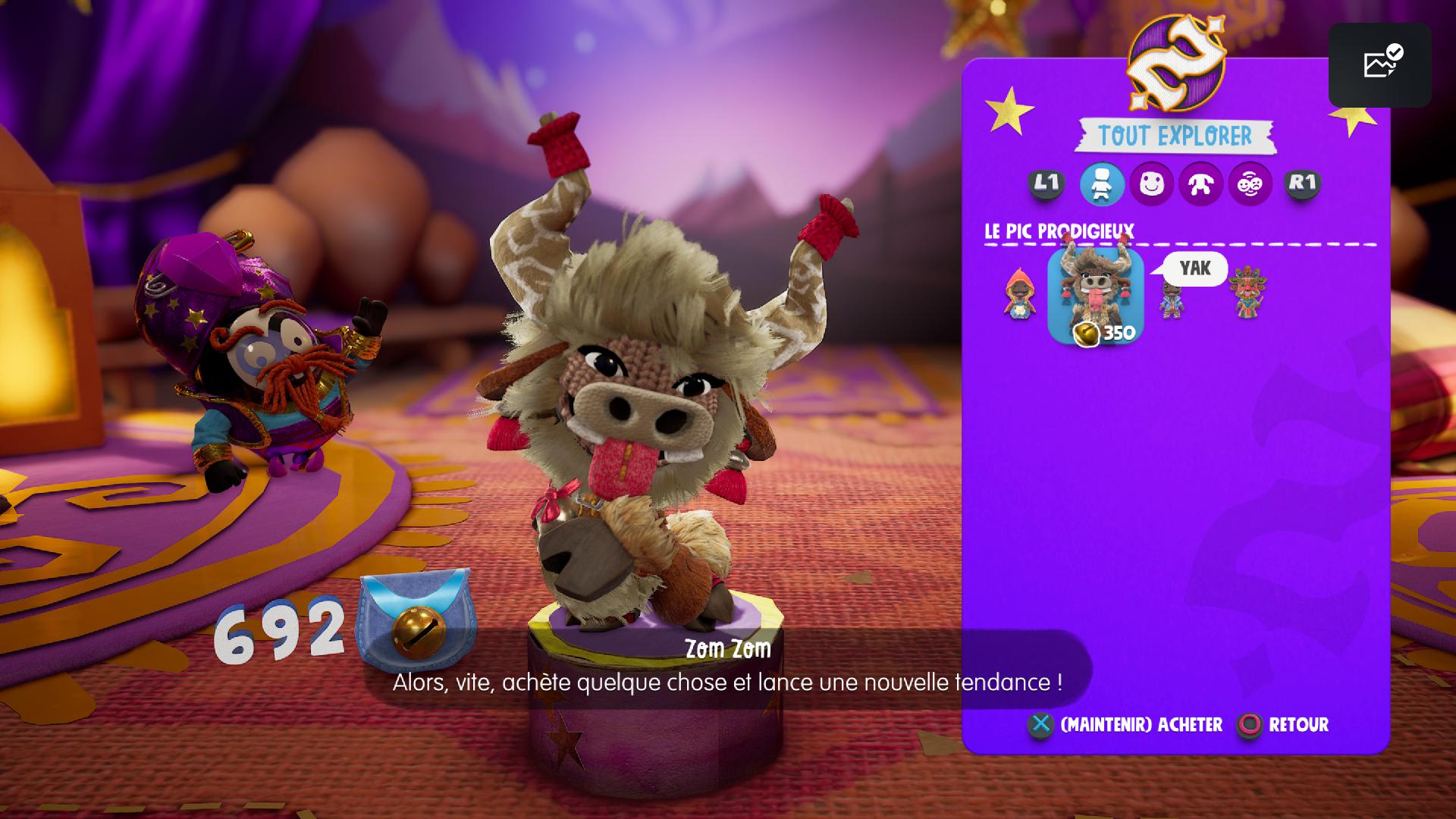Choose the red hooded costume
The image size is (1456, 819).
(x=1019, y=294)
